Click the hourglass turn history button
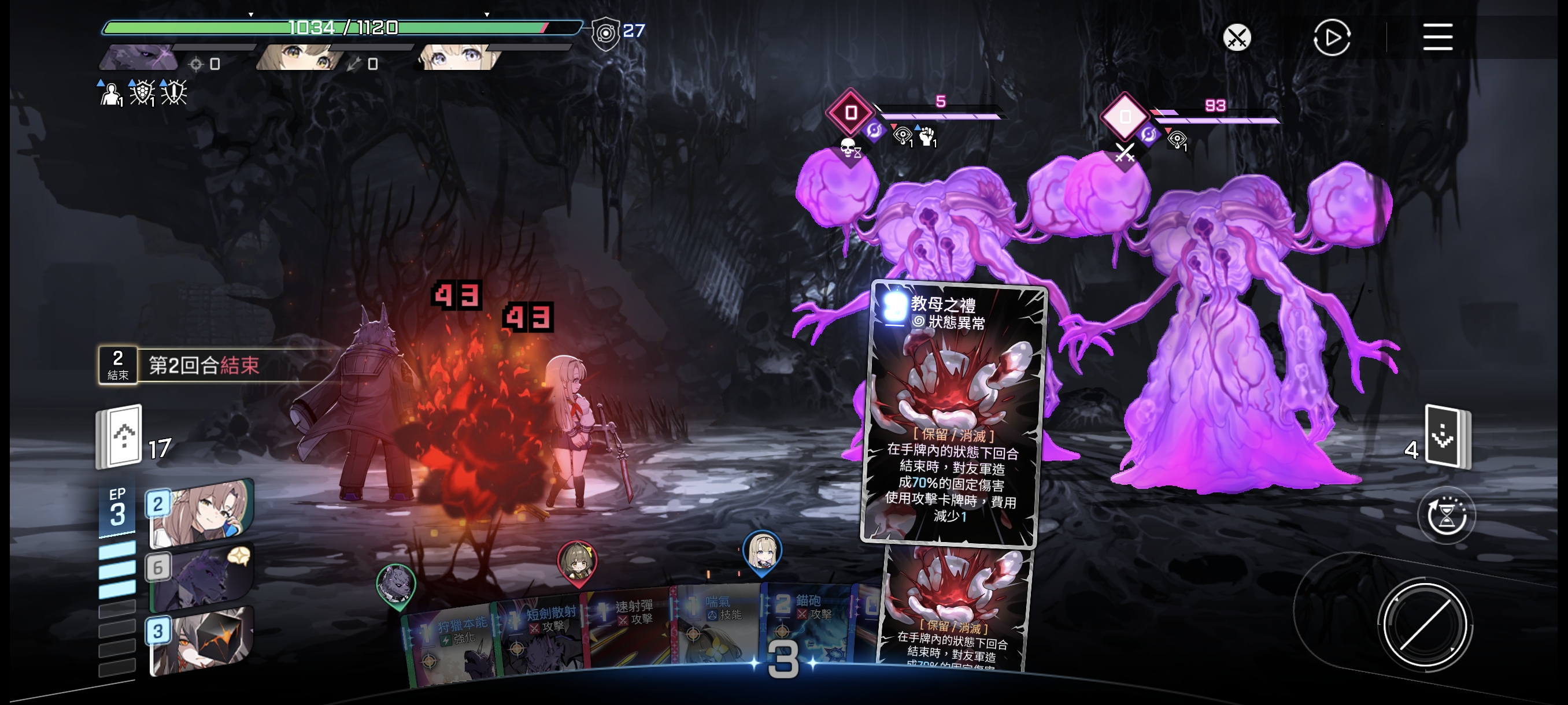The height and width of the screenshot is (705, 1568). (x=1445, y=517)
